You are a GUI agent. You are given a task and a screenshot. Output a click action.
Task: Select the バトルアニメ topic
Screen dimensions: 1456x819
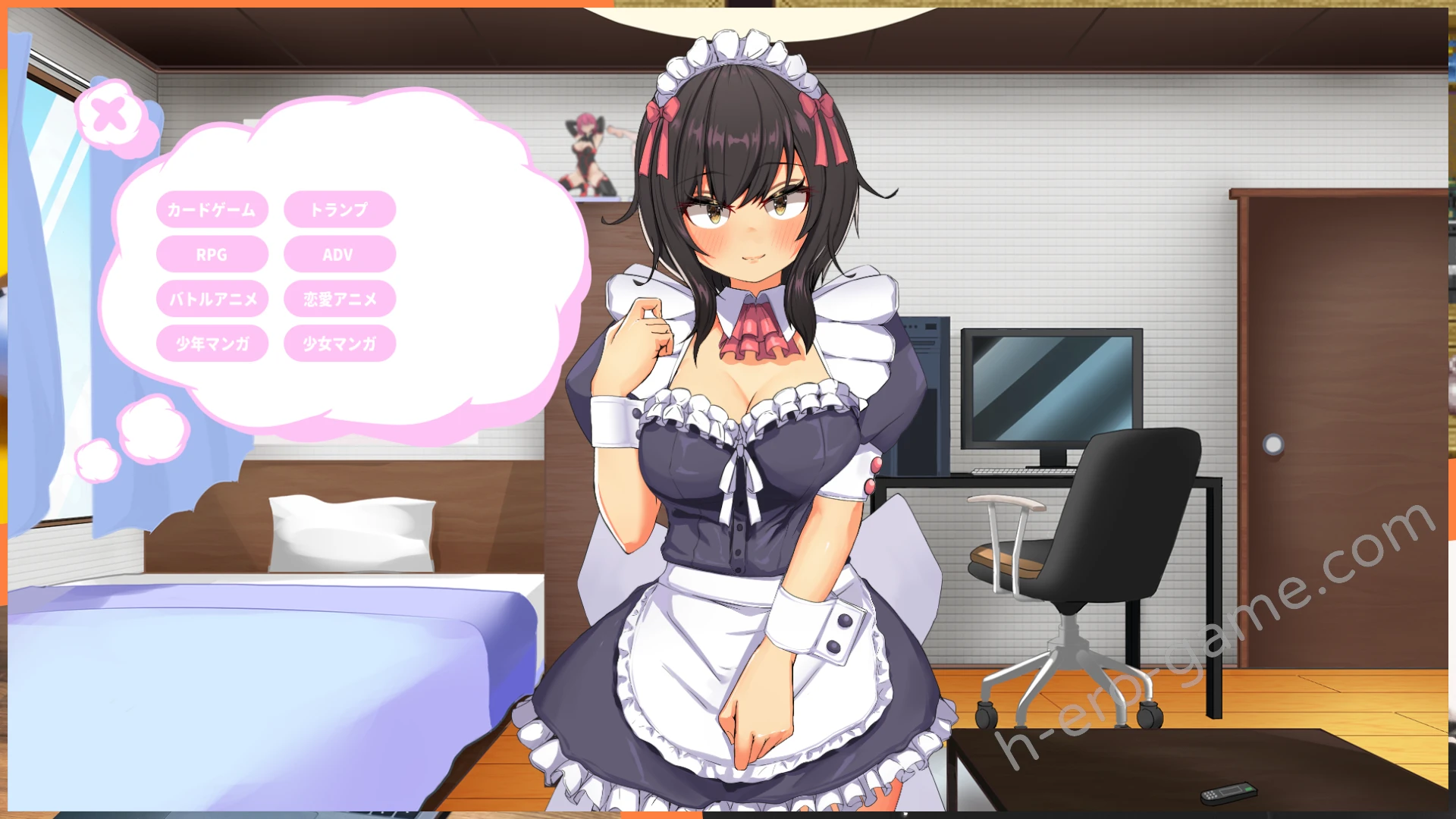coord(212,299)
